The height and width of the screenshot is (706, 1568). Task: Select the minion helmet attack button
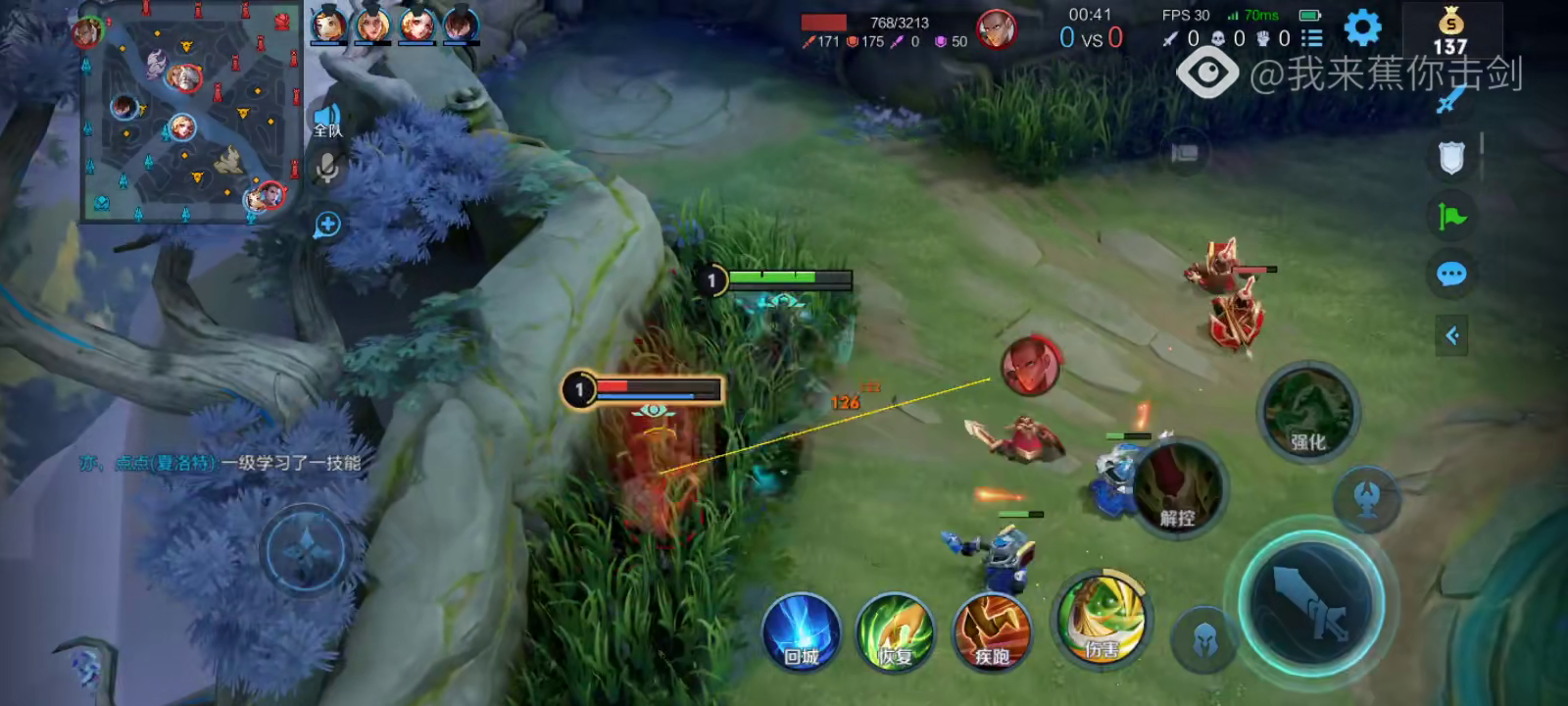tap(1204, 640)
